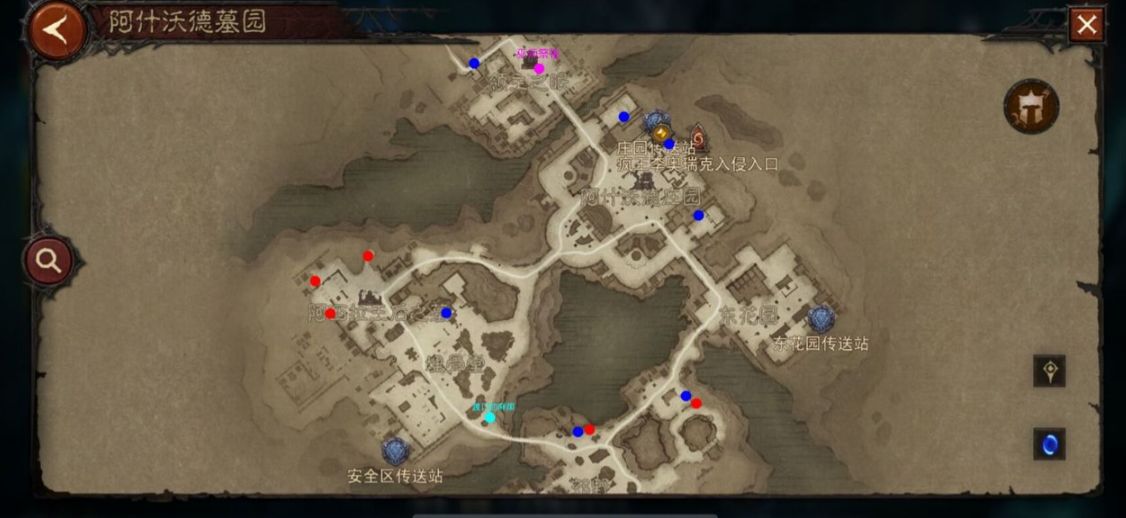1126x518 pixels.
Task: Click the cyan dot map marker
Action: 489,417
